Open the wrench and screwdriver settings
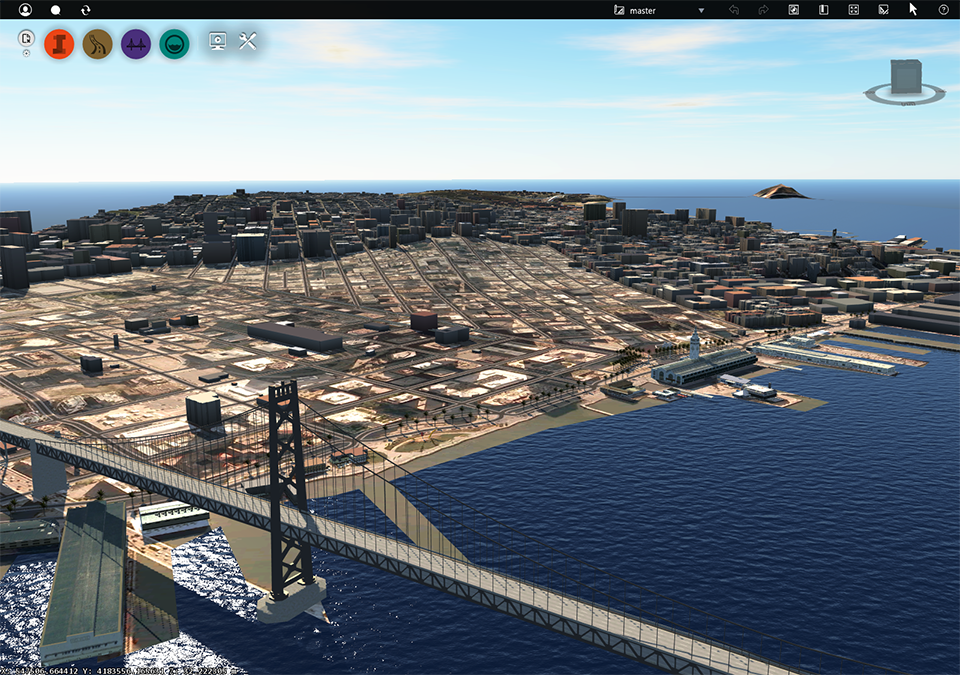Viewport: 960px width, 675px height. [249, 42]
